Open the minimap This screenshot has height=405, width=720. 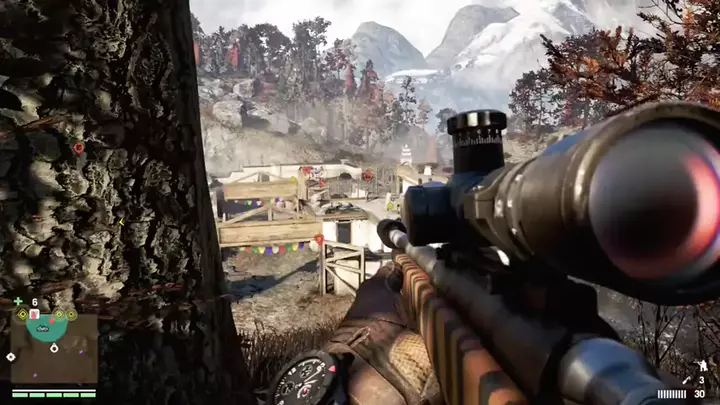tap(53, 346)
